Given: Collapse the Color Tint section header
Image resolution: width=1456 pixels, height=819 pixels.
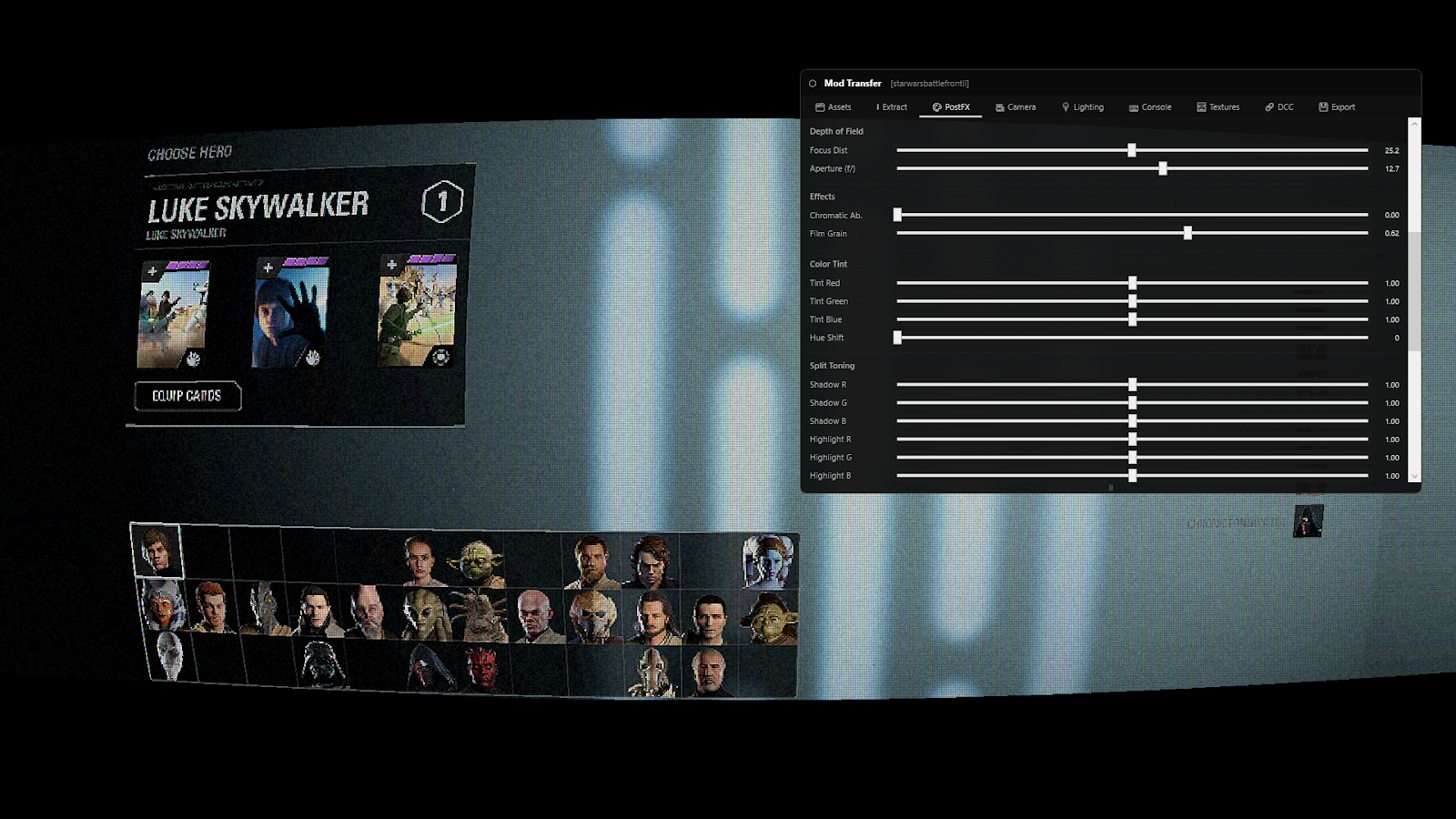Looking at the screenshot, I should click(828, 264).
